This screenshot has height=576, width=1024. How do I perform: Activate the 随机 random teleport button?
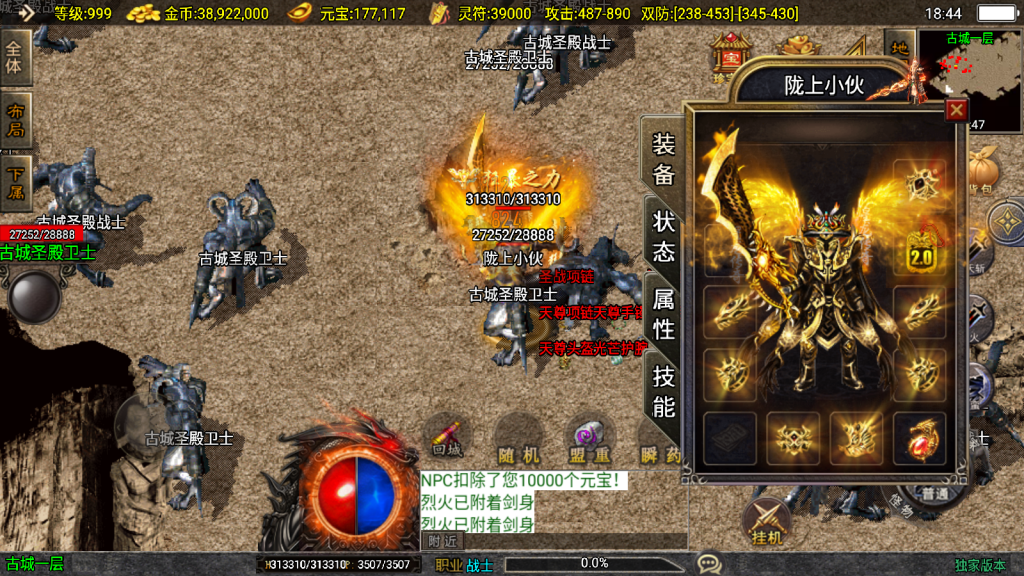click(518, 443)
